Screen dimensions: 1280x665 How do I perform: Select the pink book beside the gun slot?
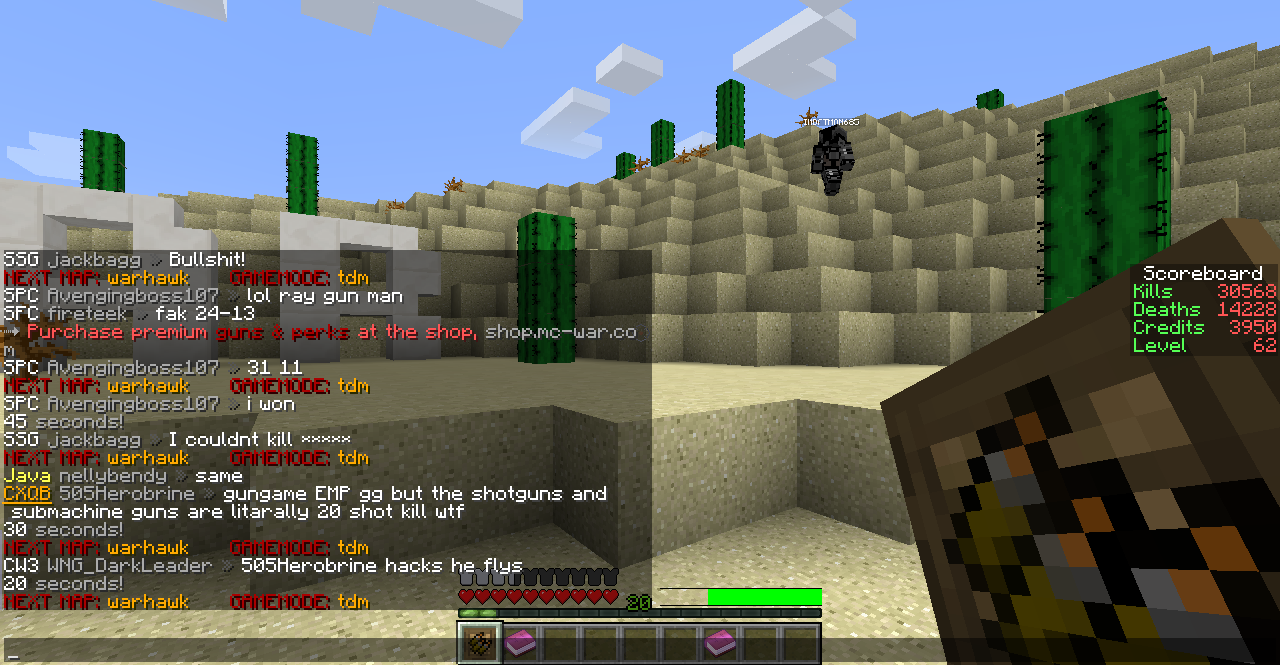pyautogui.click(x=520, y=643)
